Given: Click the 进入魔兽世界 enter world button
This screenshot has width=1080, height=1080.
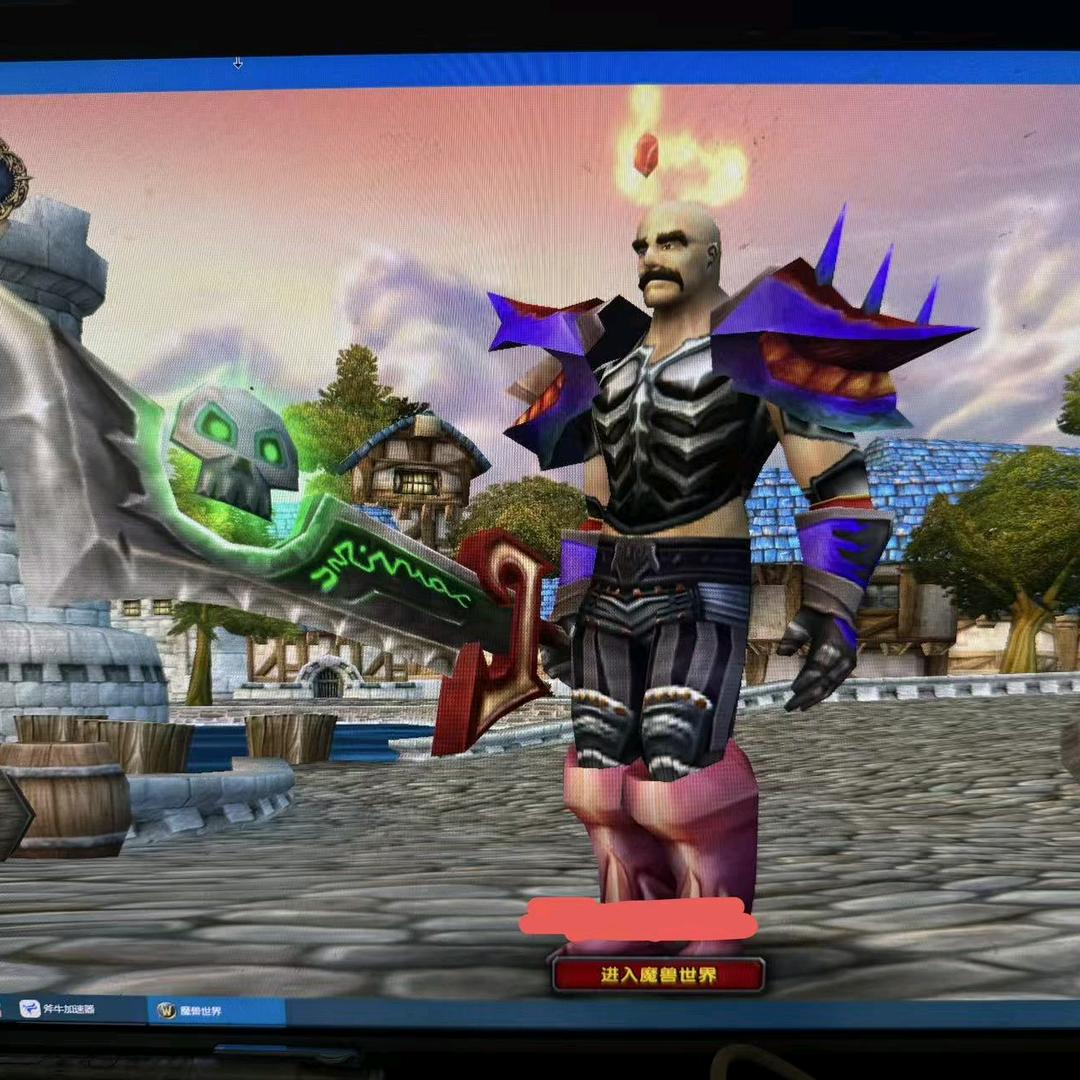Looking at the screenshot, I should click(658, 975).
